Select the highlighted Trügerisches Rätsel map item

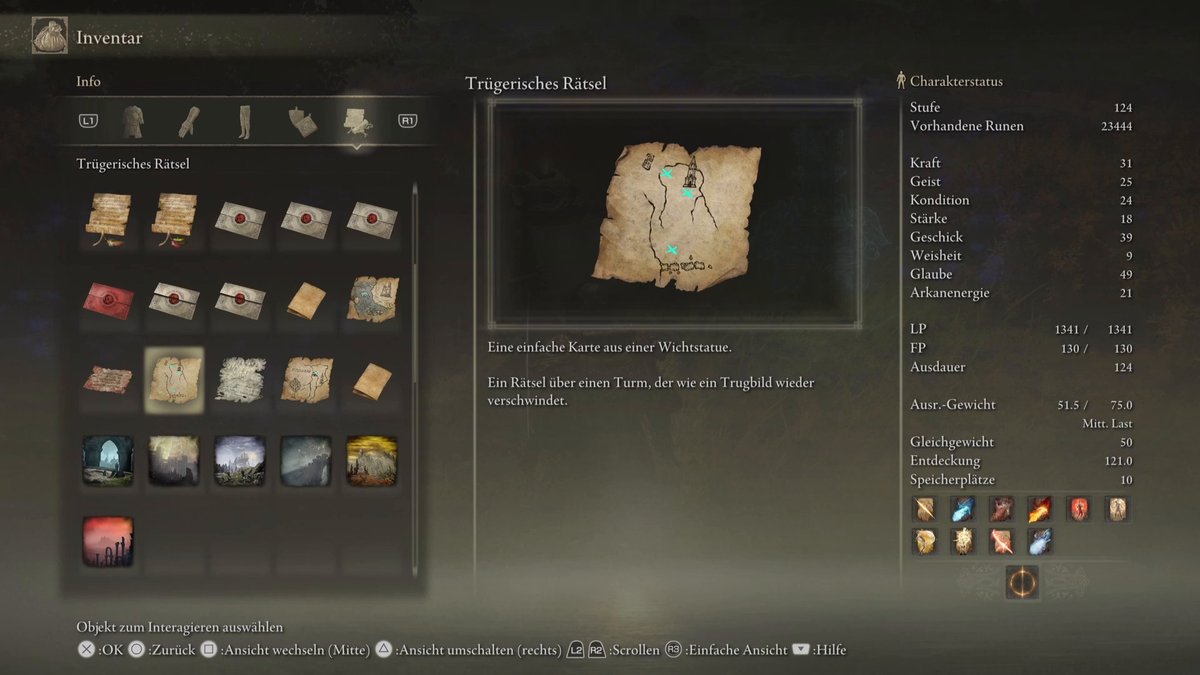pyautogui.click(x=174, y=380)
